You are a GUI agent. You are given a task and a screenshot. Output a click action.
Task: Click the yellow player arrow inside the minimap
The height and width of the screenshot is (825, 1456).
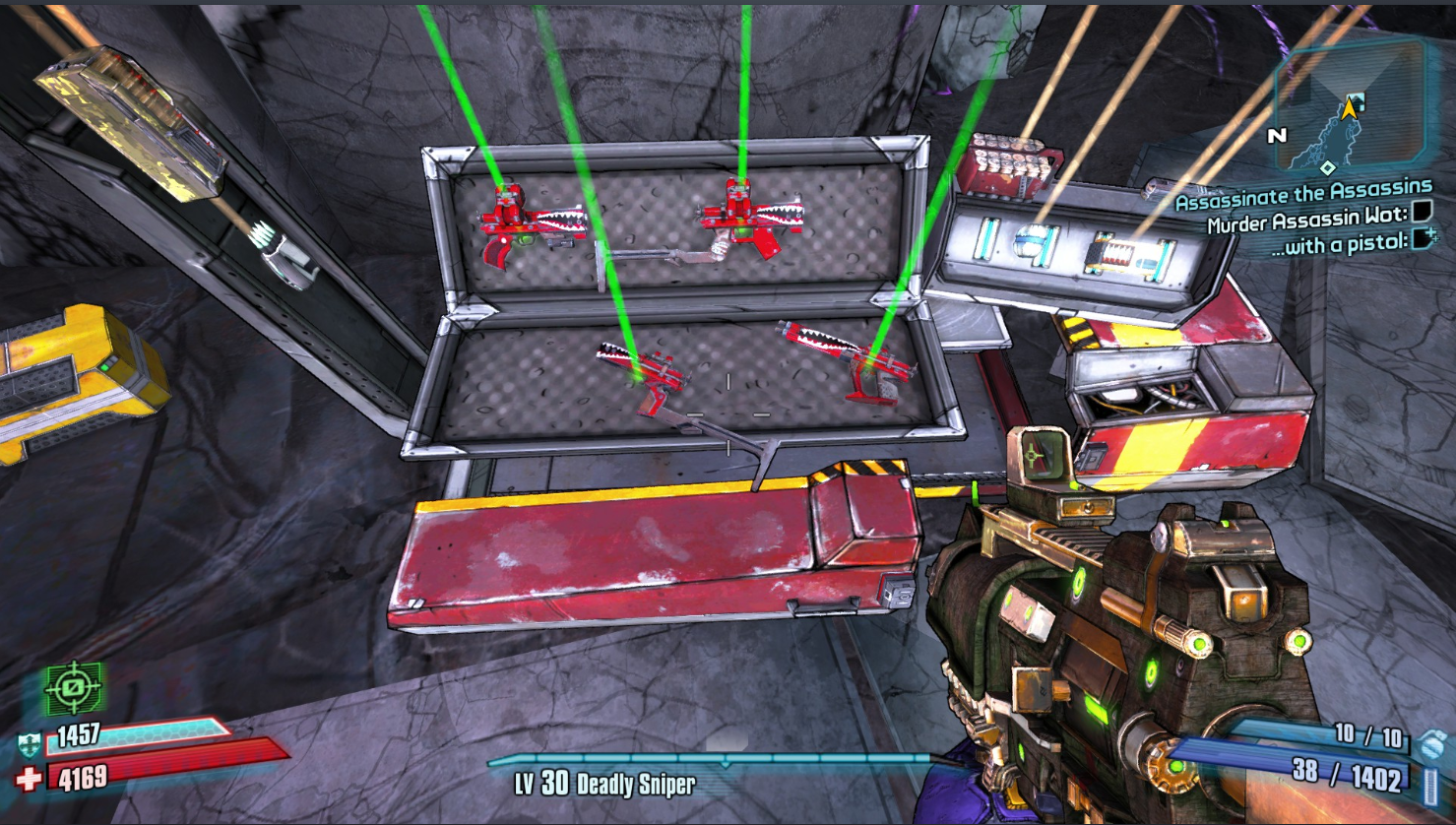(1351, 108)
